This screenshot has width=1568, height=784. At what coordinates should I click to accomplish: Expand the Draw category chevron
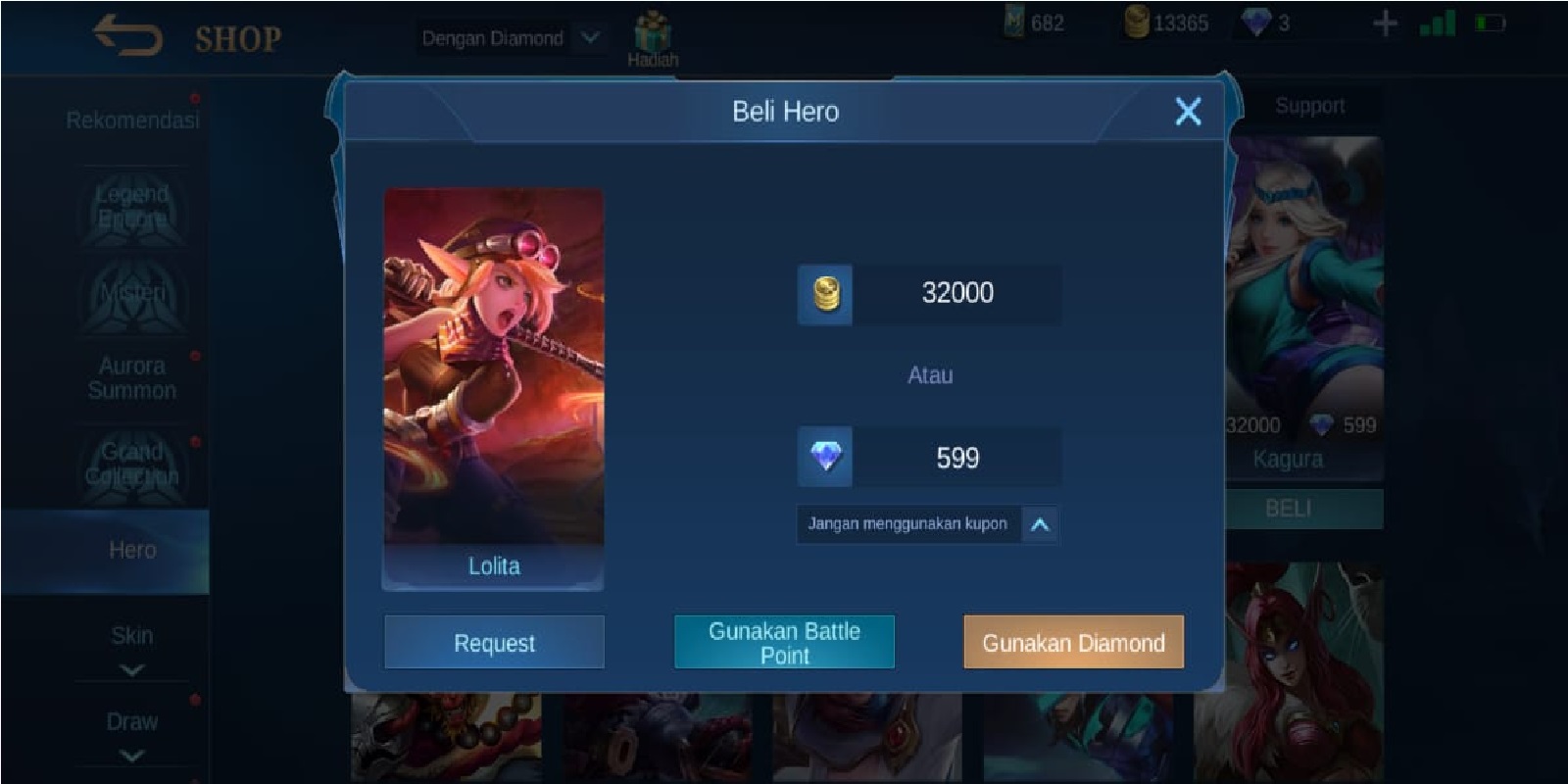[131, 755]
